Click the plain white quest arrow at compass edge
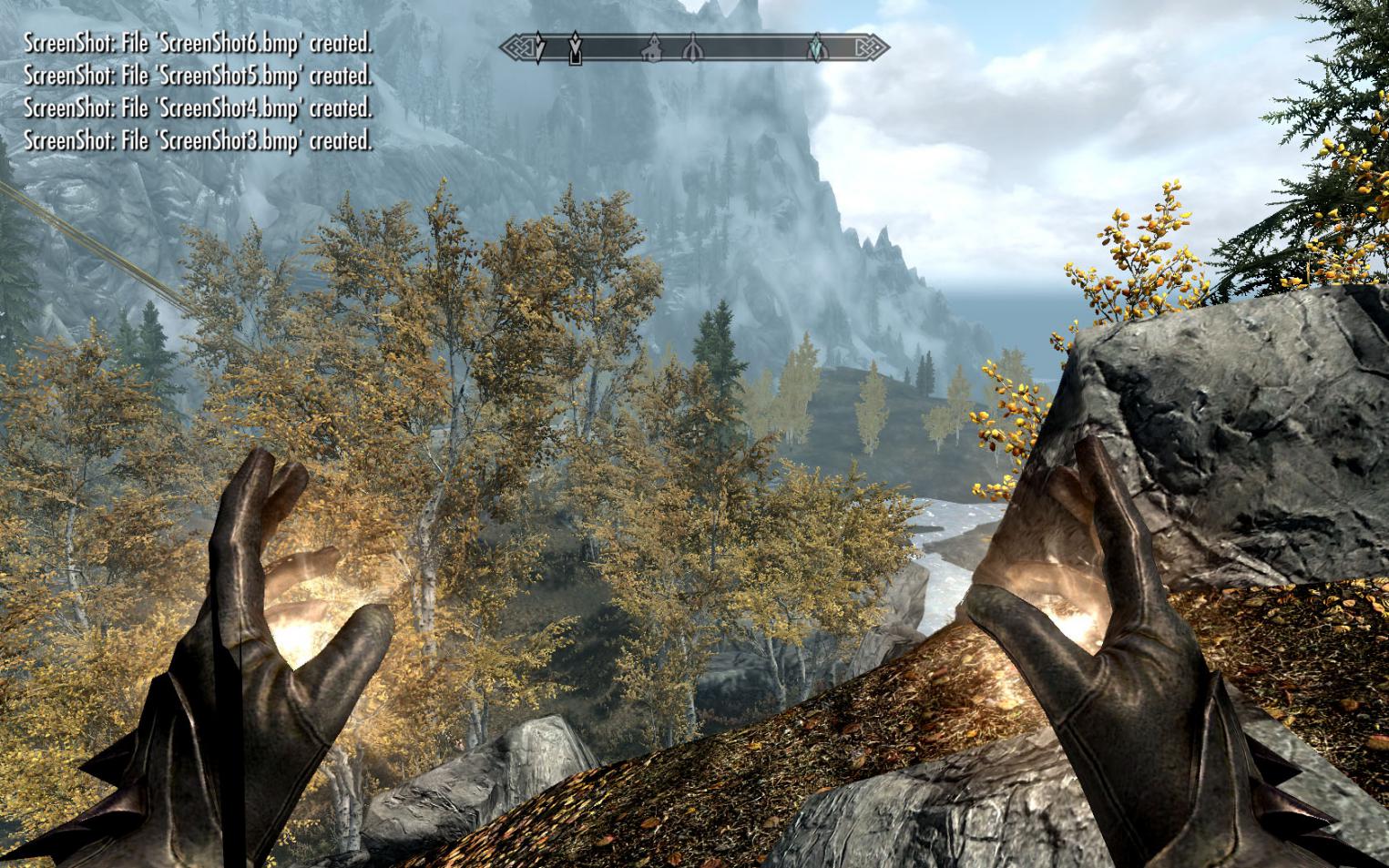 click(540, 47)
